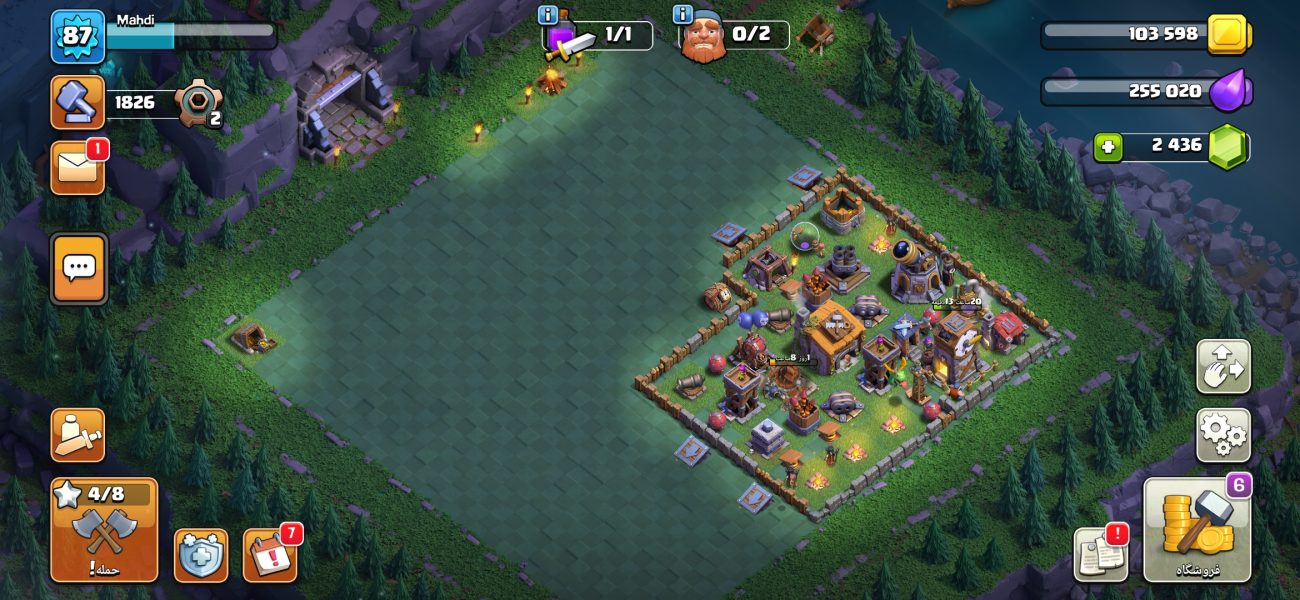Open the settings gears button
This screenshot has width=1300, height=600.
coord(1223,435)
